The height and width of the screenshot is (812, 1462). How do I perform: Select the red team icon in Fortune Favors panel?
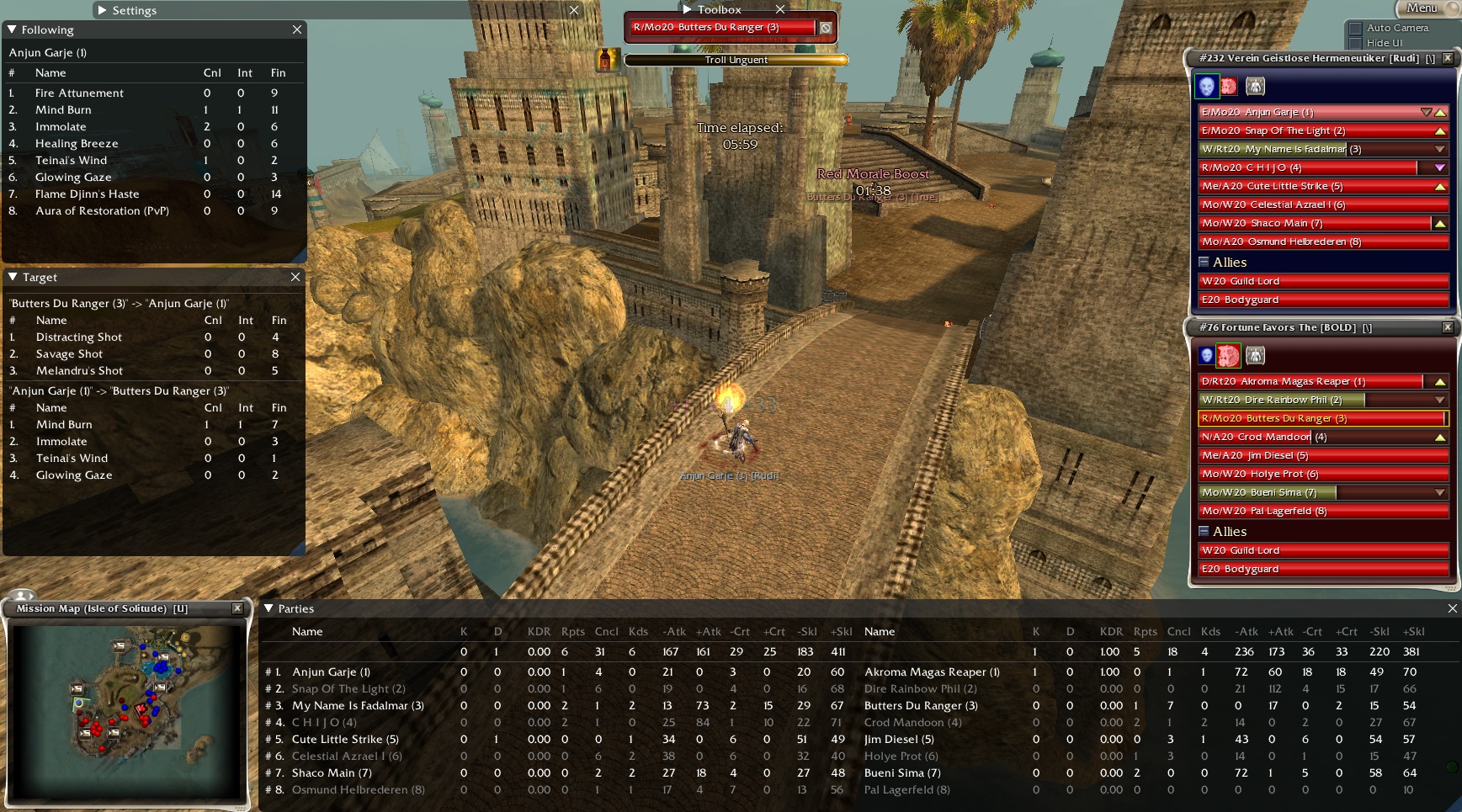pyautogui.click(x=1229, y=355)
